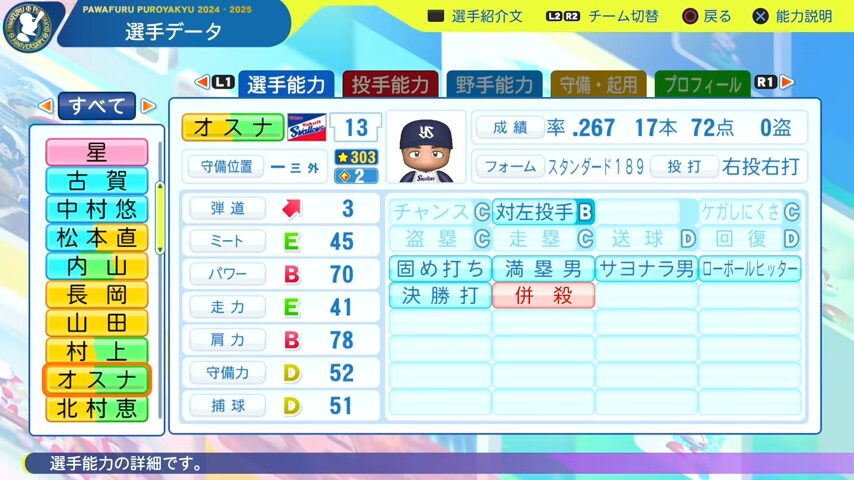Select the 併殺 negative ability
This screenshot has height=480, width=854.
[x=543, y=296]
